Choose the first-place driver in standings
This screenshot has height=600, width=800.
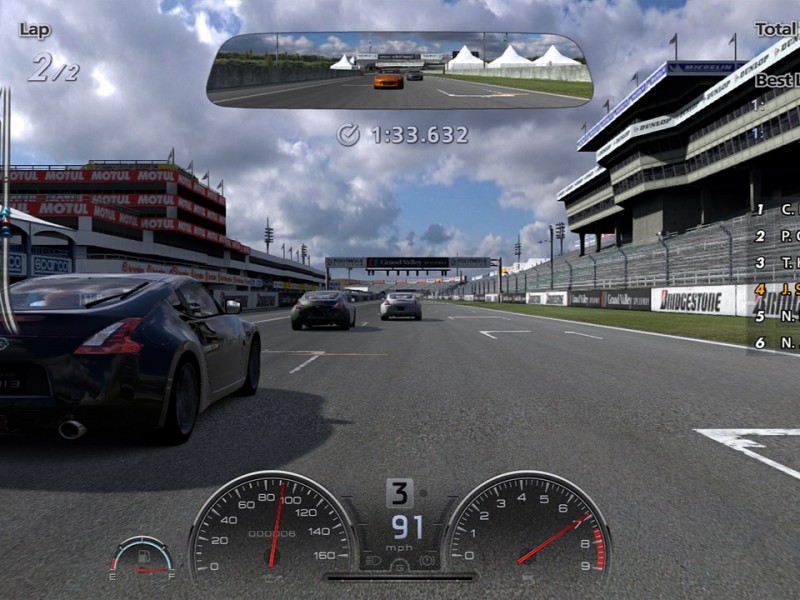coord(777,210)
